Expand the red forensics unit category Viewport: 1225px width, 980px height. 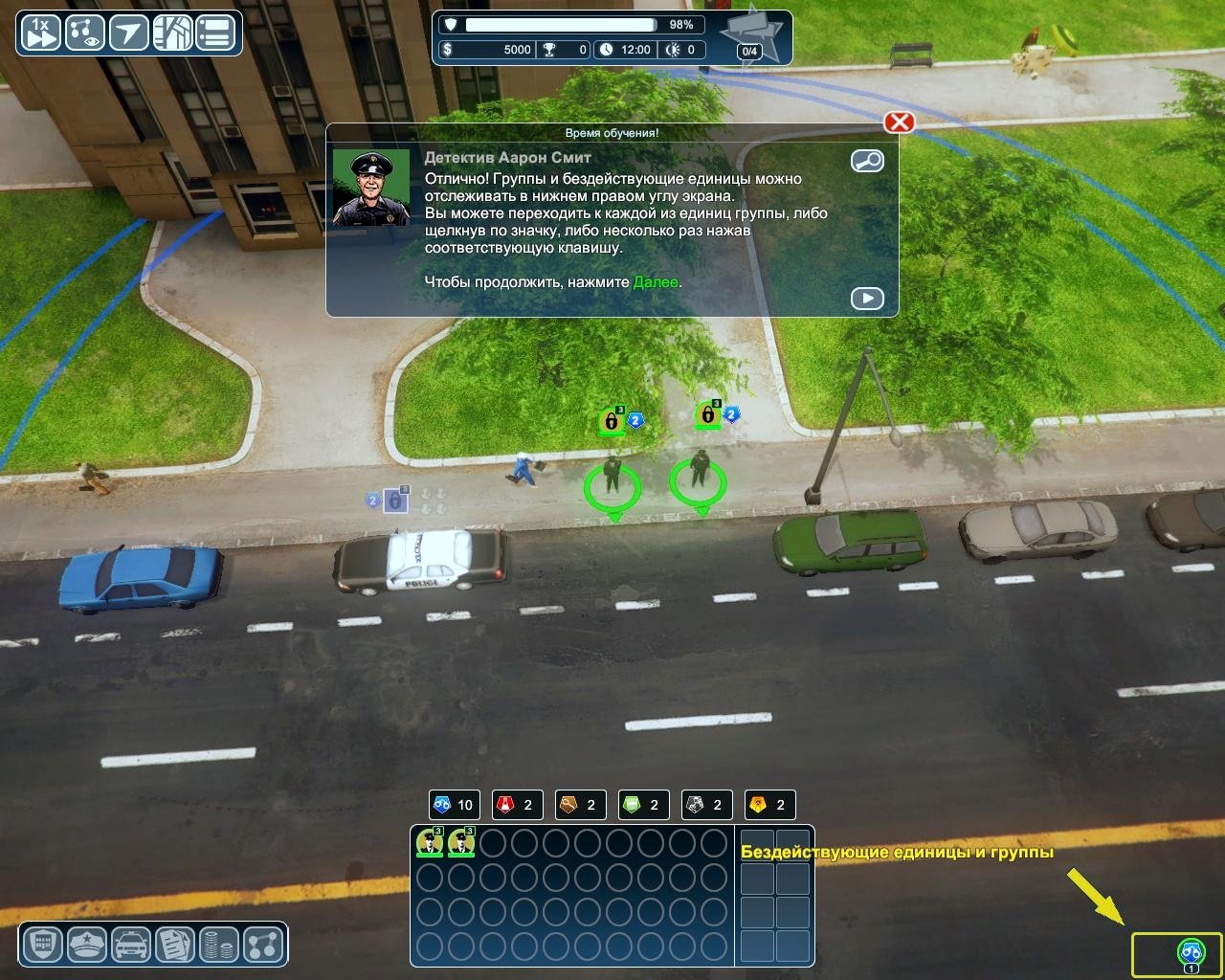click(x=517, y=804)
